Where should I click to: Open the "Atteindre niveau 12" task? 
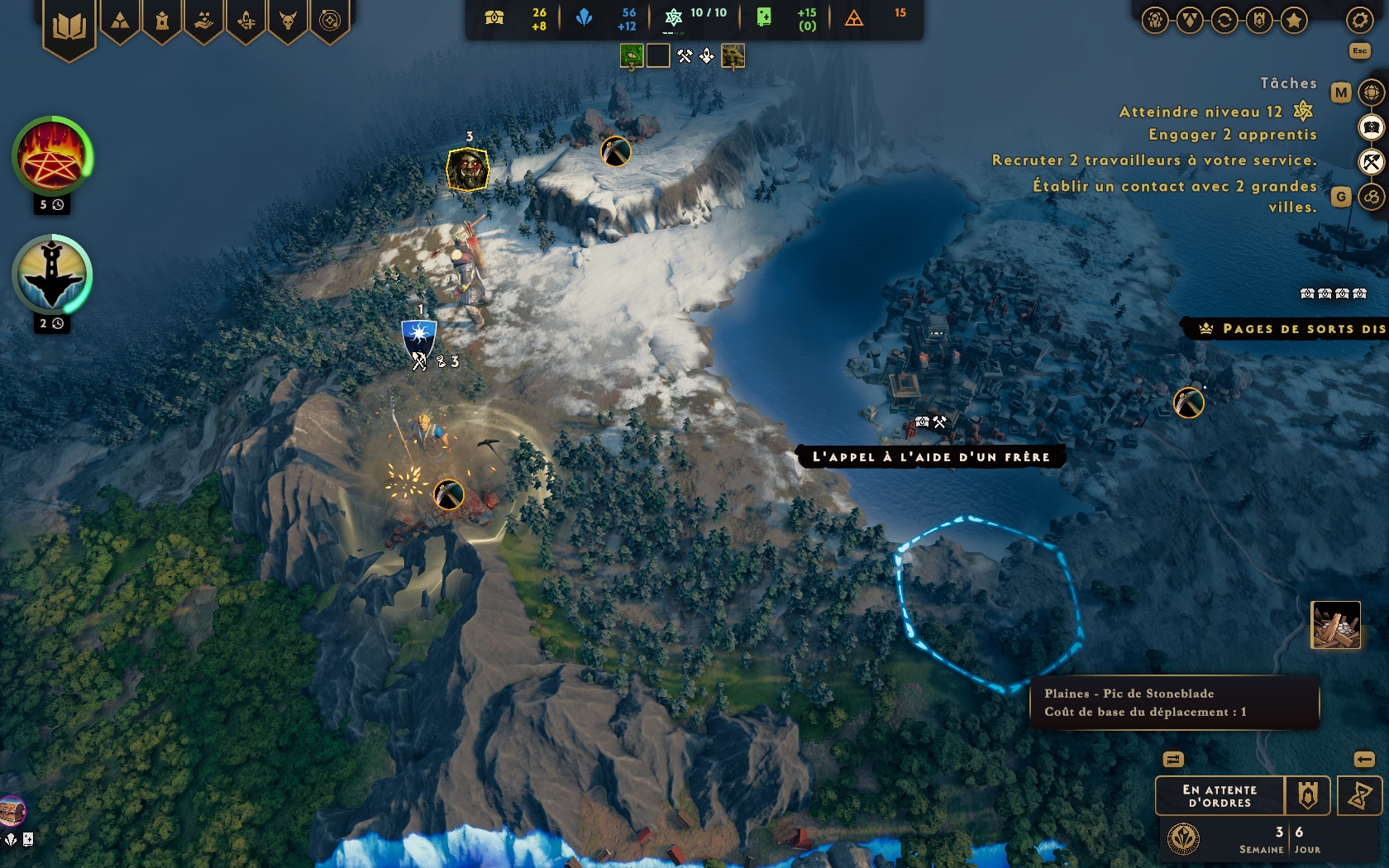(x=1200, y=112)
